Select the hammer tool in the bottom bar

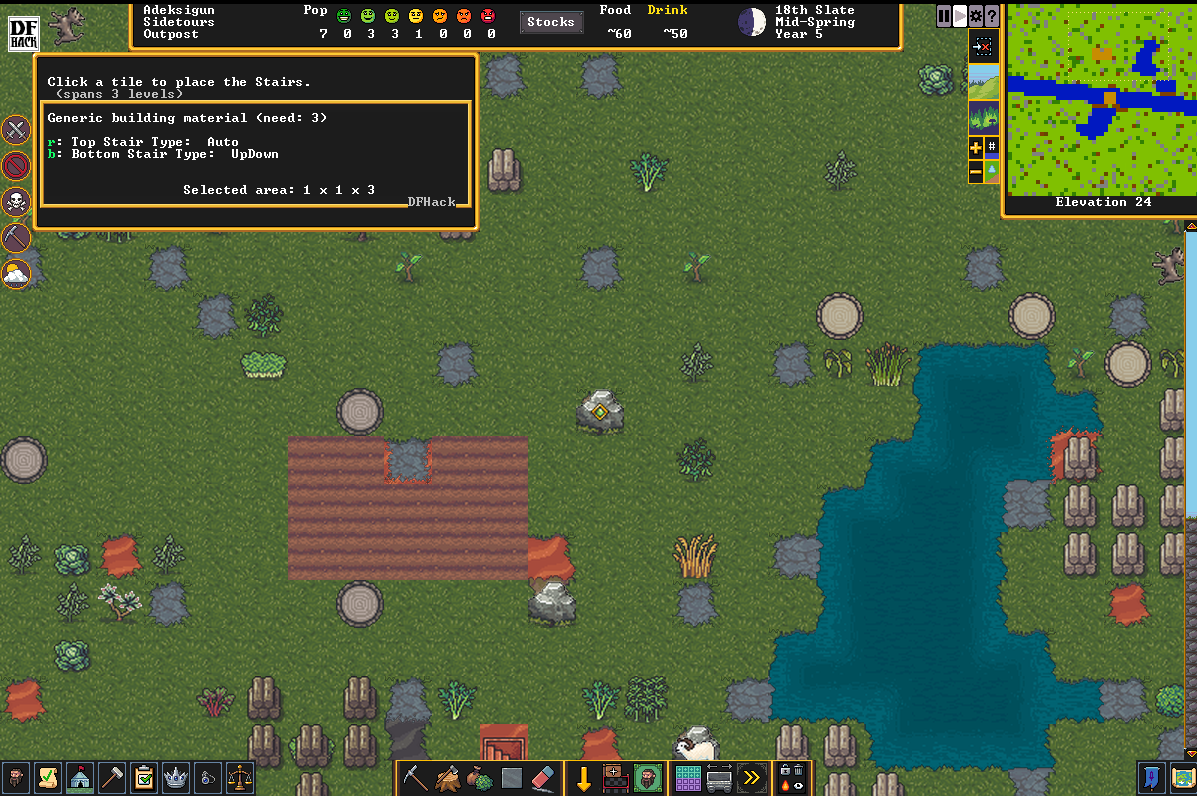[x=112, y=778]
